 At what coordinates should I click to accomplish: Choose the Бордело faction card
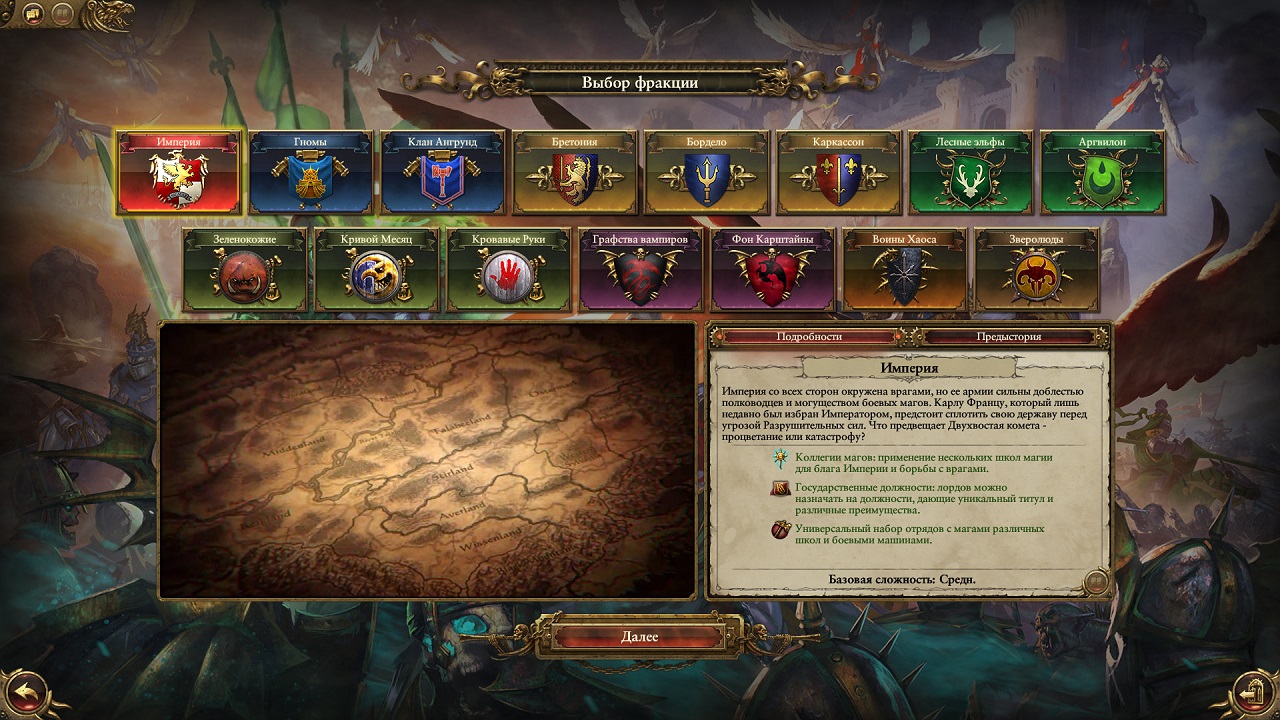(707, 172)
